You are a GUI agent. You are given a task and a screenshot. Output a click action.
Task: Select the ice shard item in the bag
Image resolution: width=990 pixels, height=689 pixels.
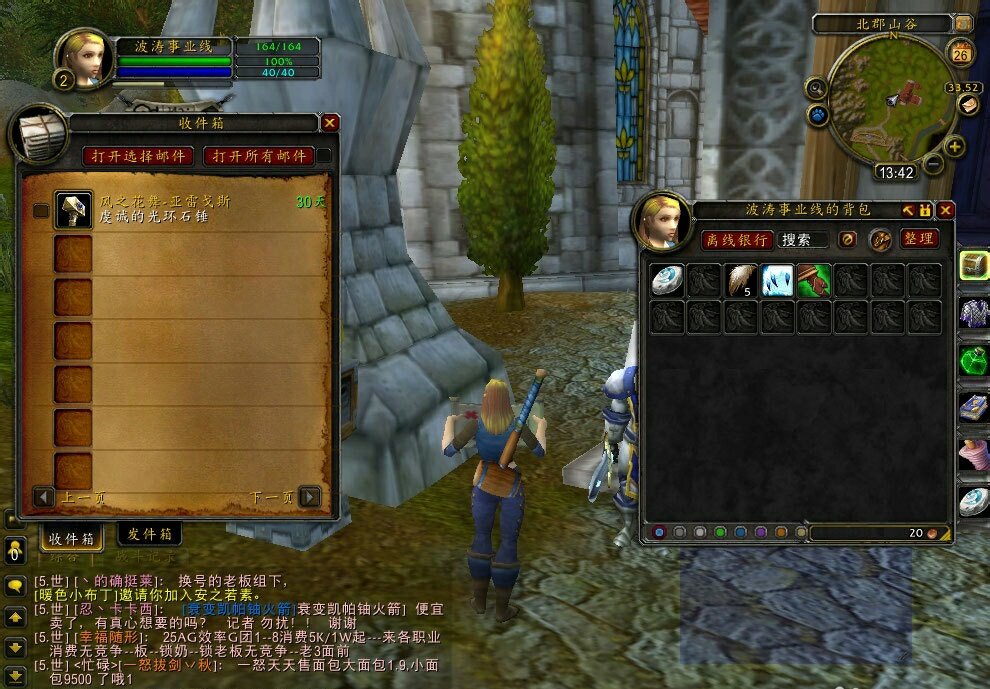click(x=777, y=280)
